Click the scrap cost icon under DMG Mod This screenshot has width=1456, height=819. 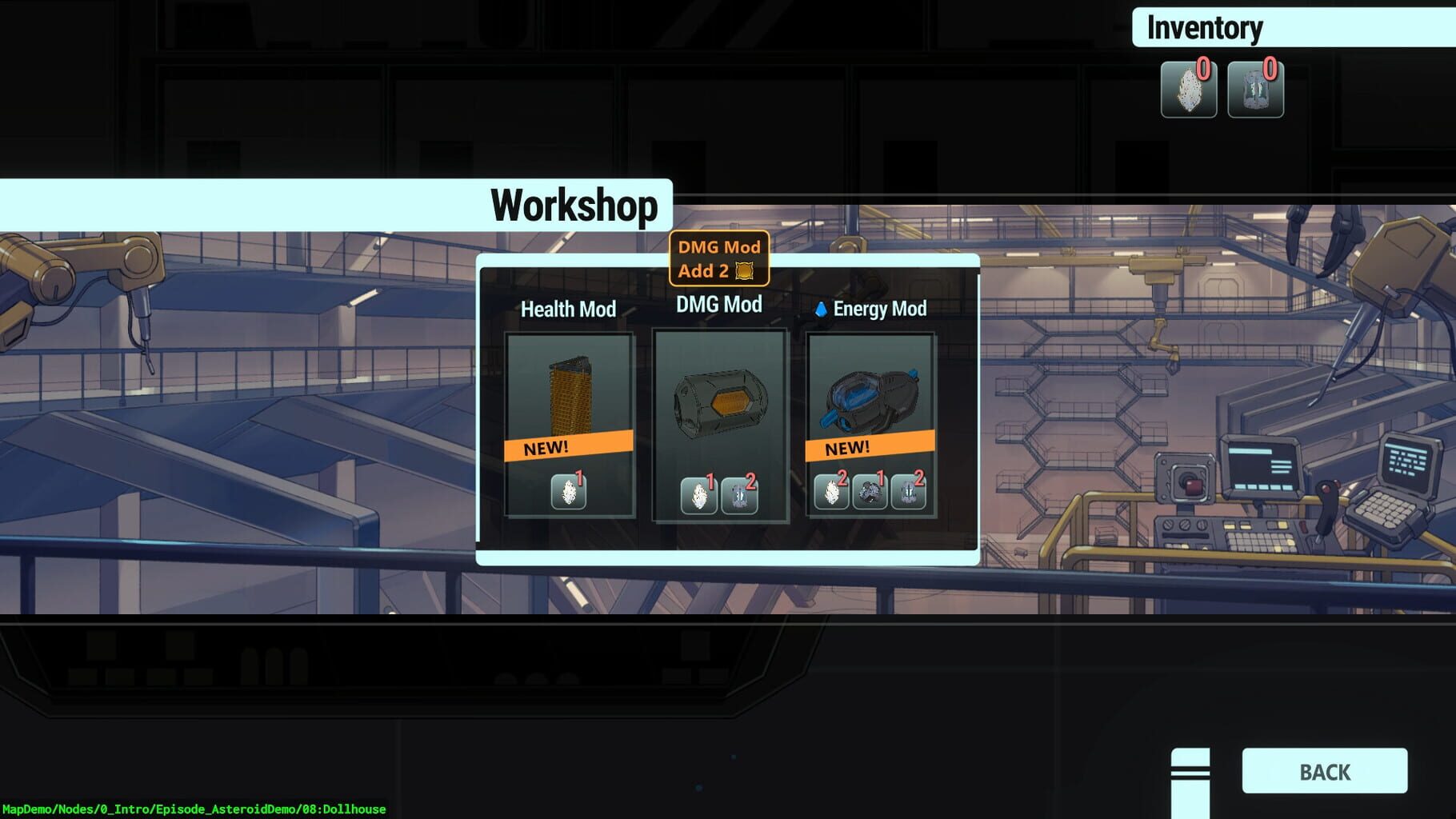pyautogui.click(x=738, y=496)
